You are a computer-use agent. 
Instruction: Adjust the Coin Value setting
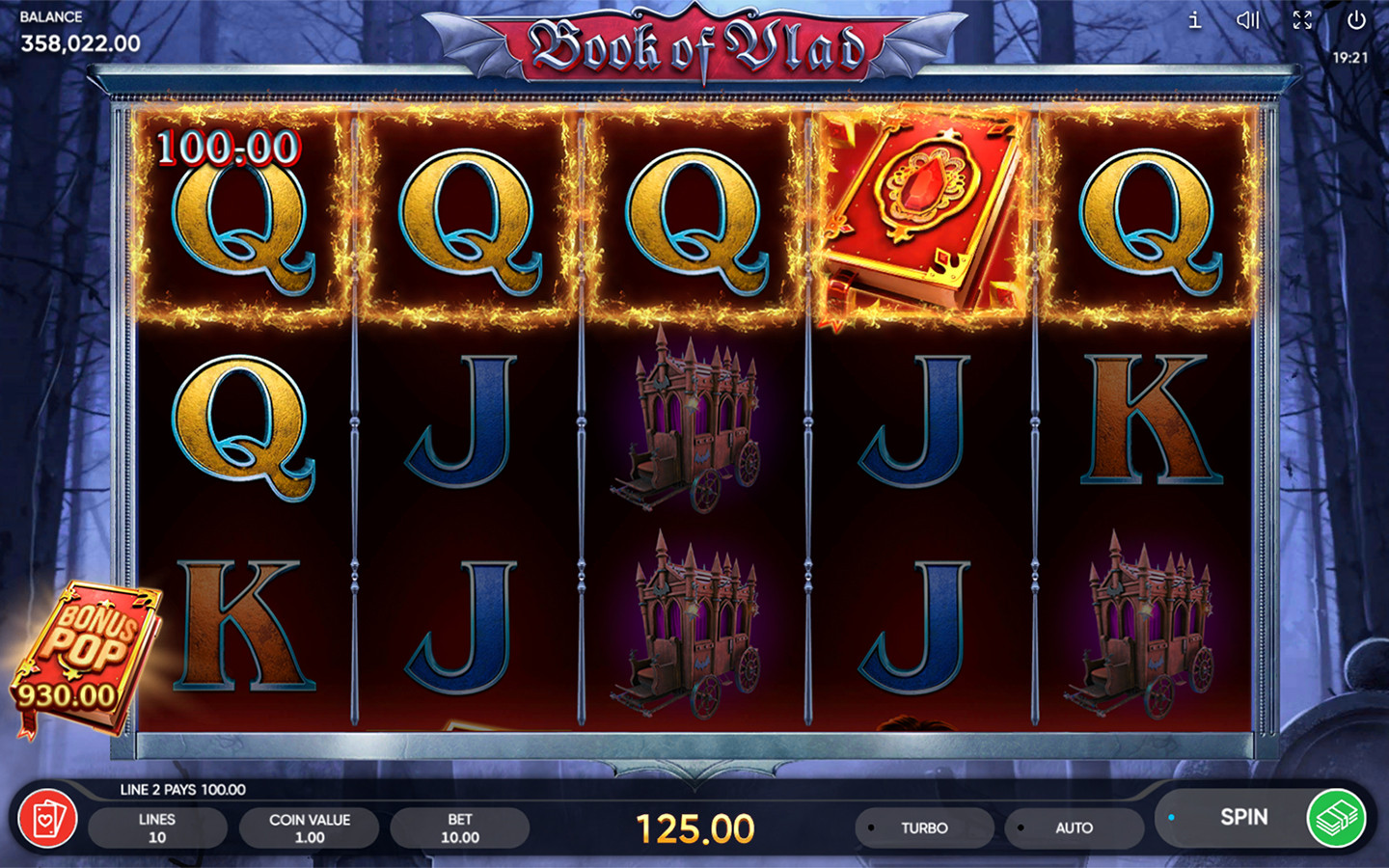[x=309, y=827]
